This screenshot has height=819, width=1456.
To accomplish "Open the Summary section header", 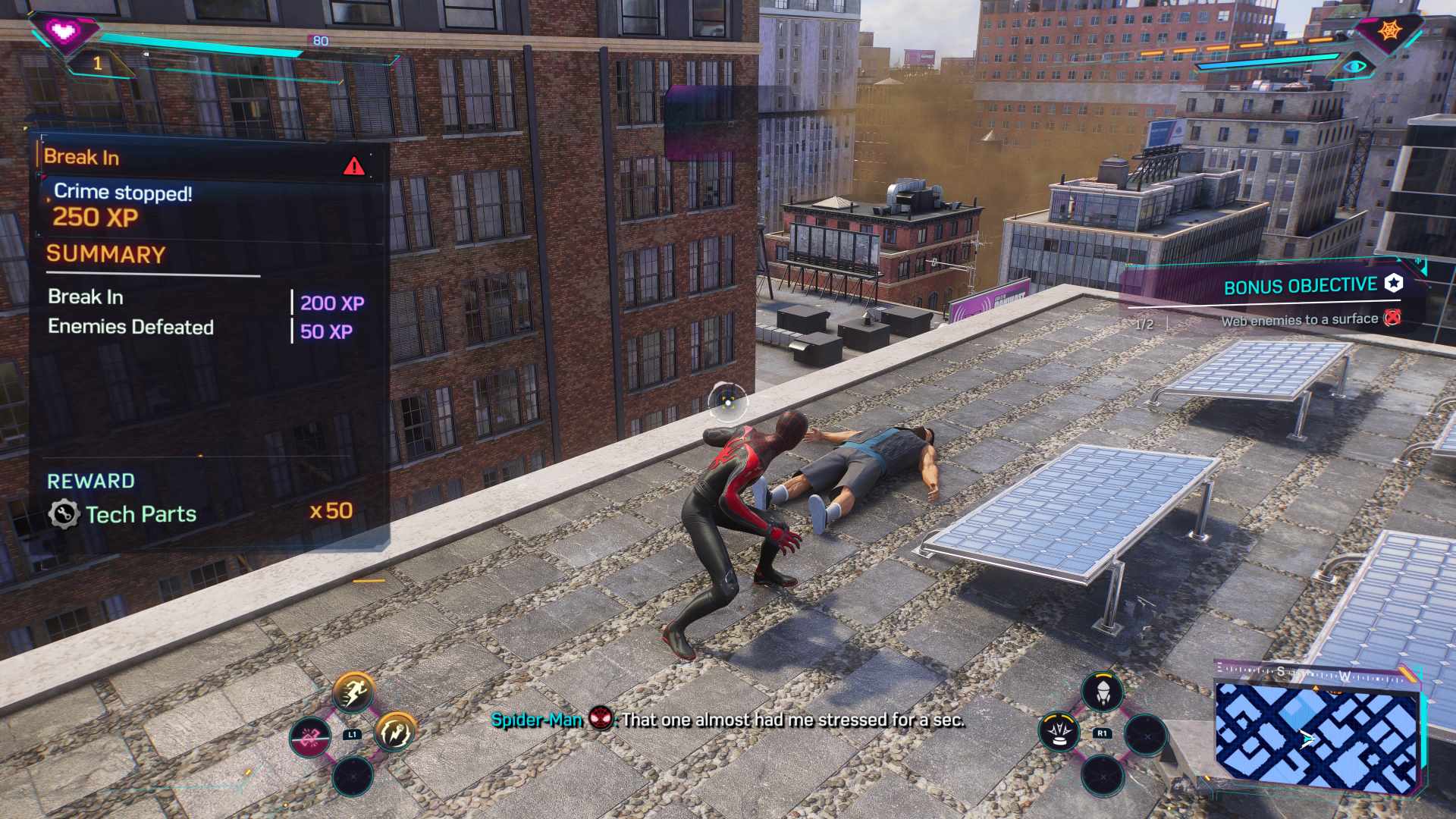I will pyautogui.click(x=106, y=253).
